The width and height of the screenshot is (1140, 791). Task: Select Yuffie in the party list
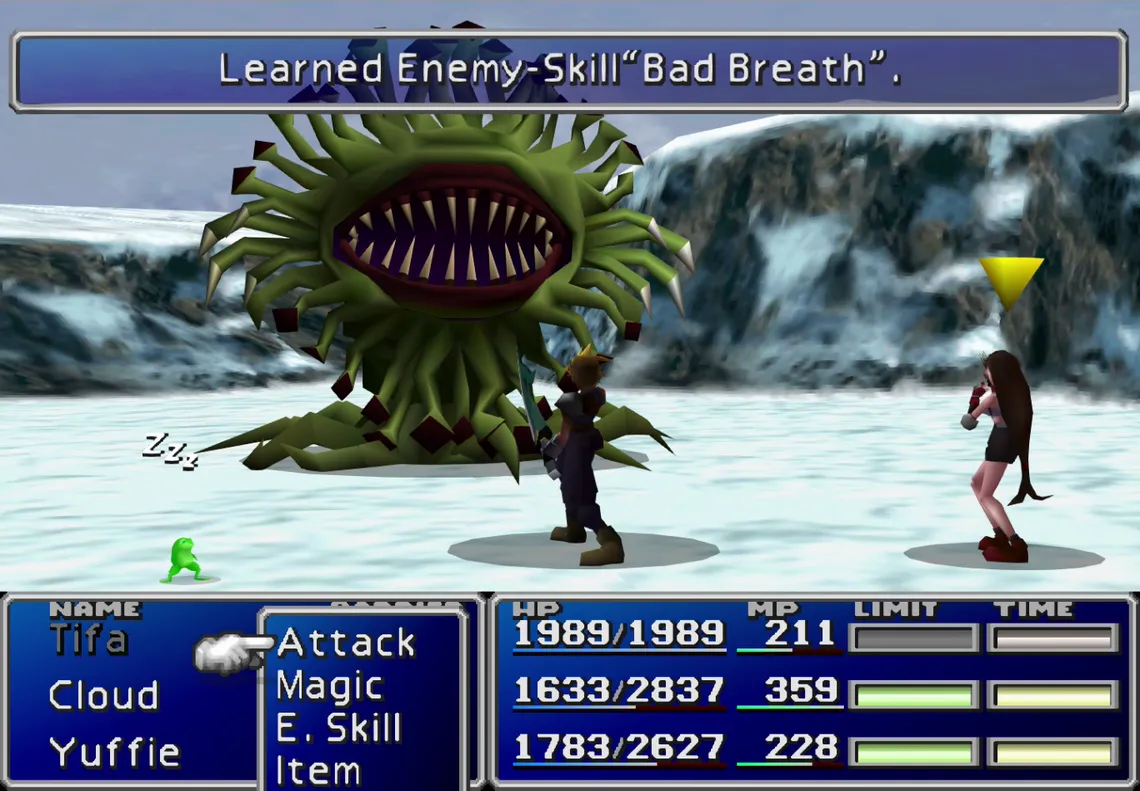click(x=114, y=751)
